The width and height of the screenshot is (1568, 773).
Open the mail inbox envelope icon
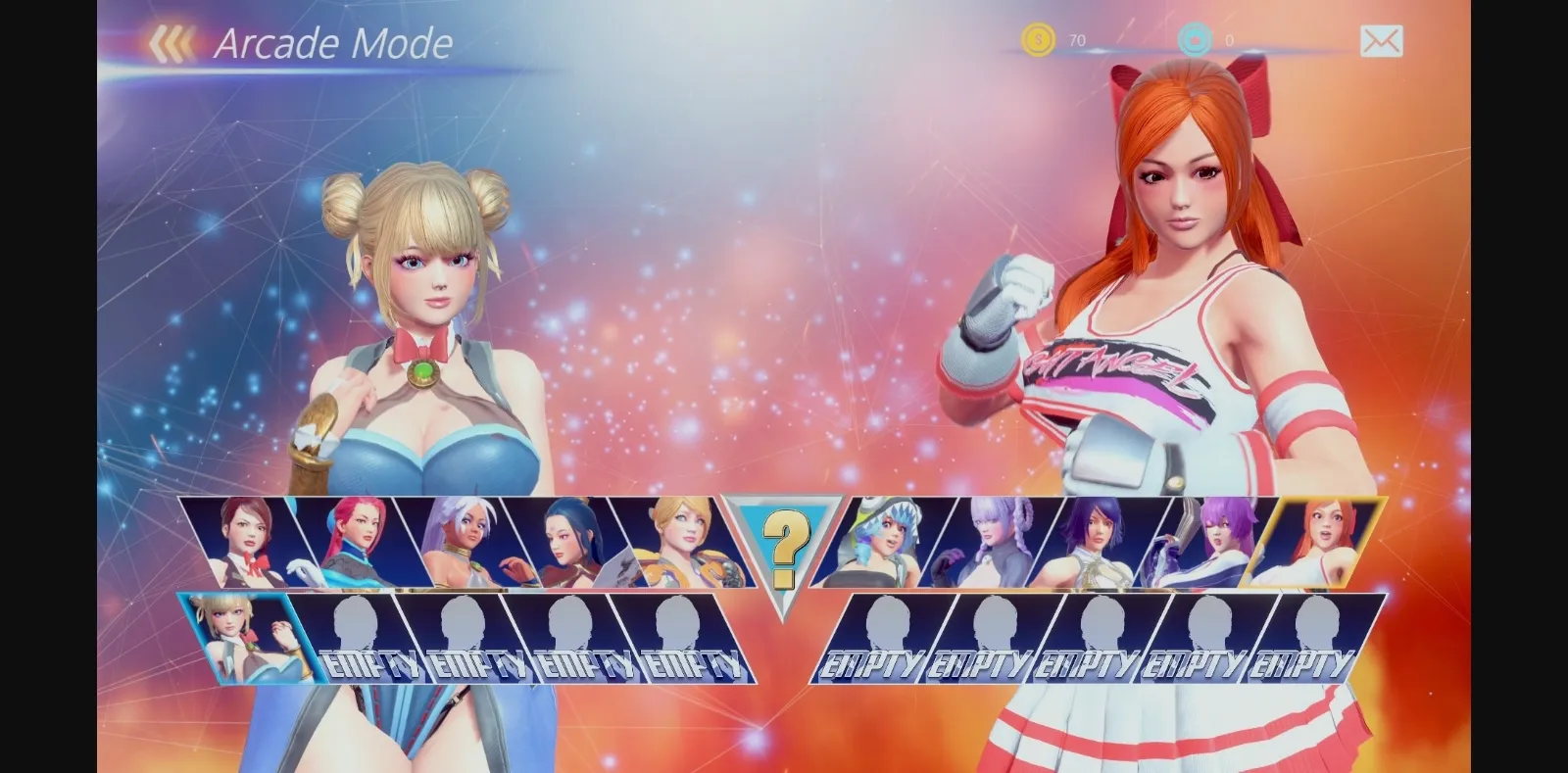(x=1382, y=41)
